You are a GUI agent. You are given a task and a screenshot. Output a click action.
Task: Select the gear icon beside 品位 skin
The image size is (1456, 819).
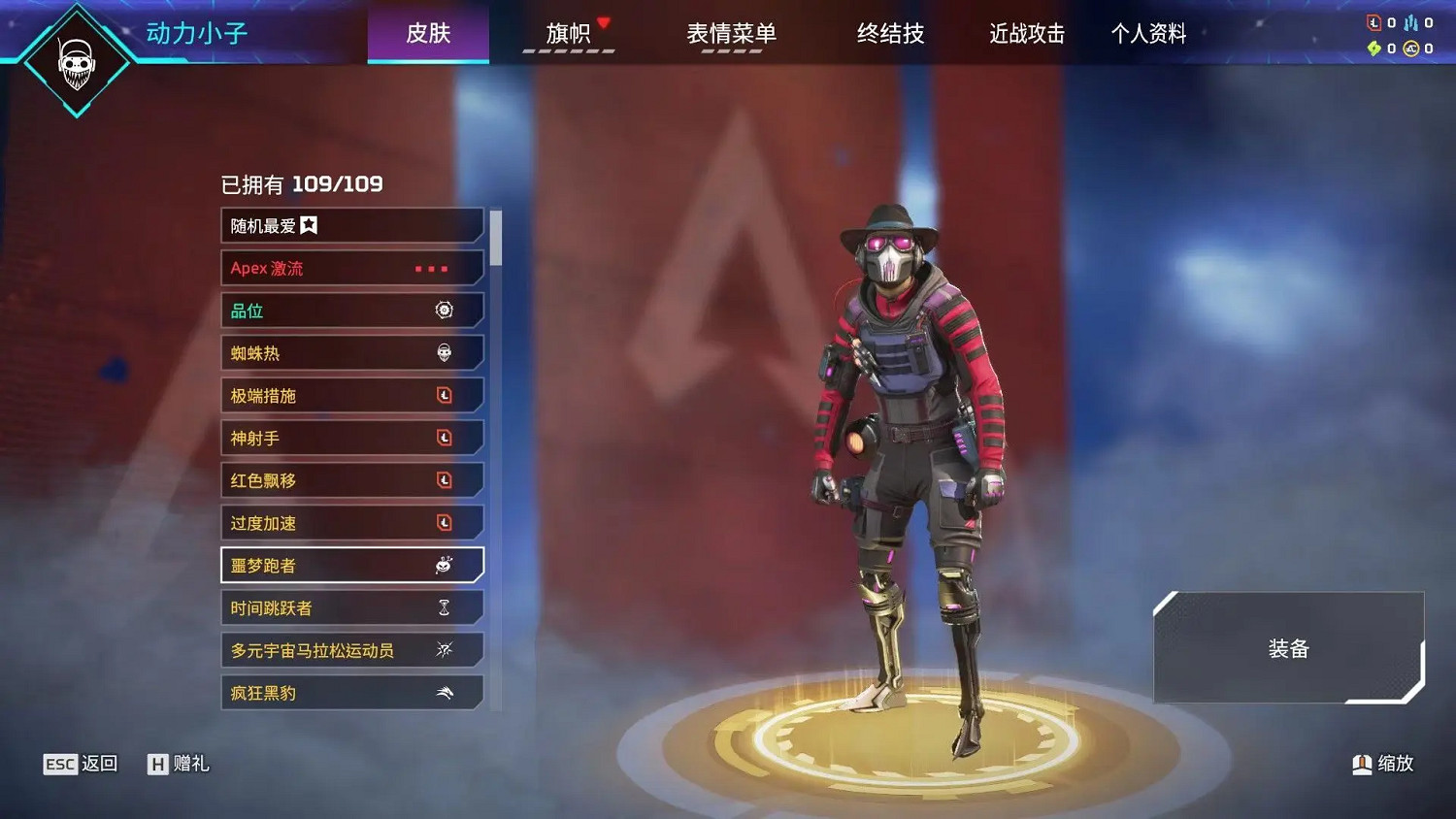click(445, 310)
